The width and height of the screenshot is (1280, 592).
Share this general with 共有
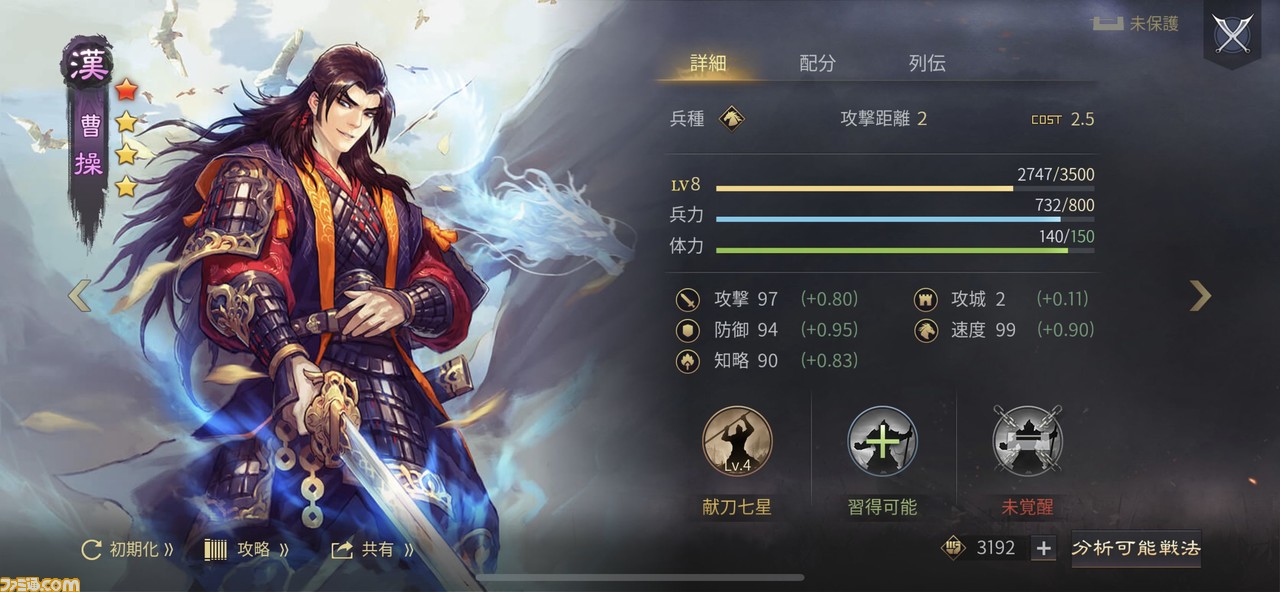point(371,549)
